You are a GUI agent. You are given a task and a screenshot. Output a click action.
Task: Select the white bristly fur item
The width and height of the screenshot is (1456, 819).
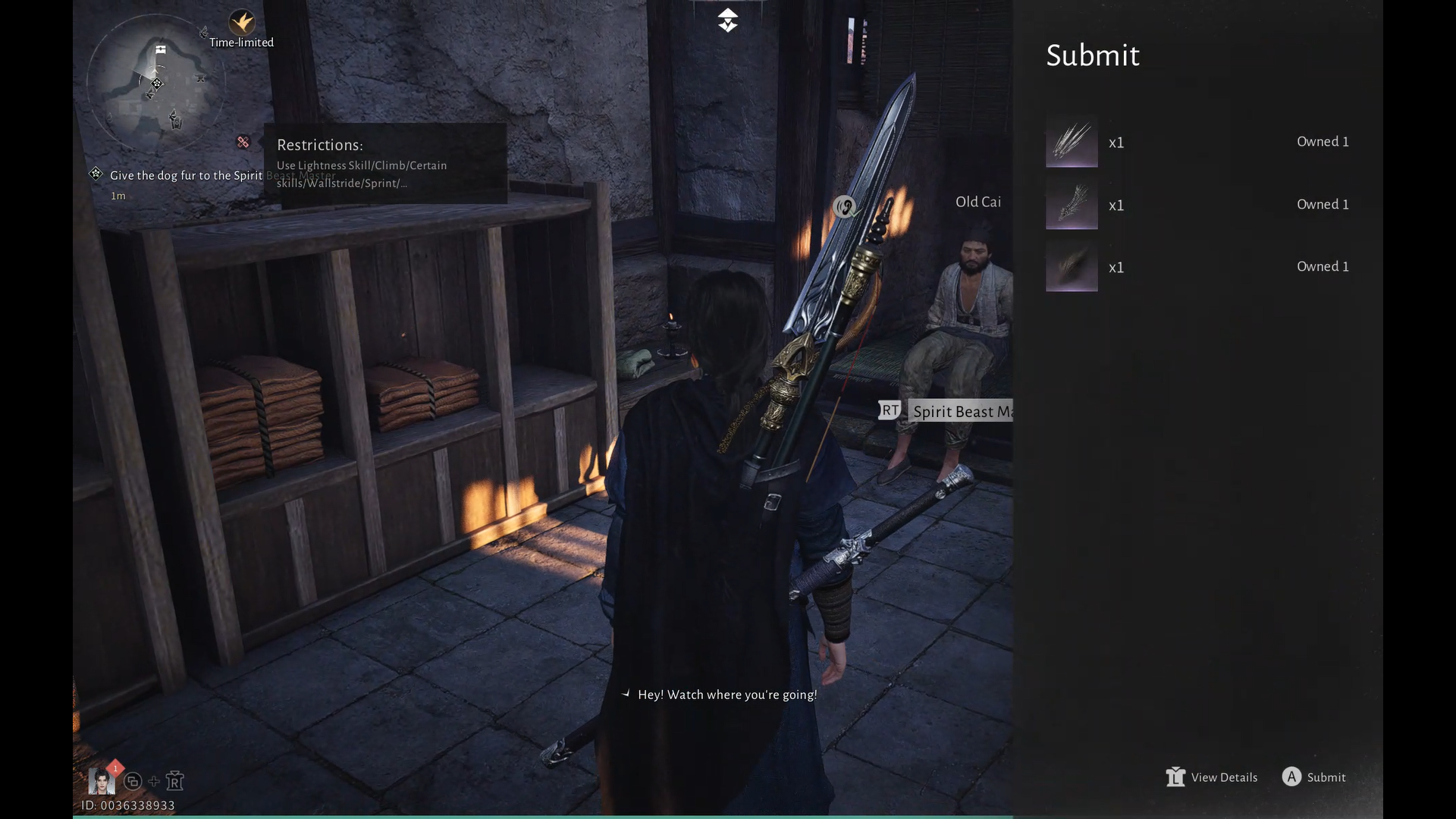[x=1072, y=142]
